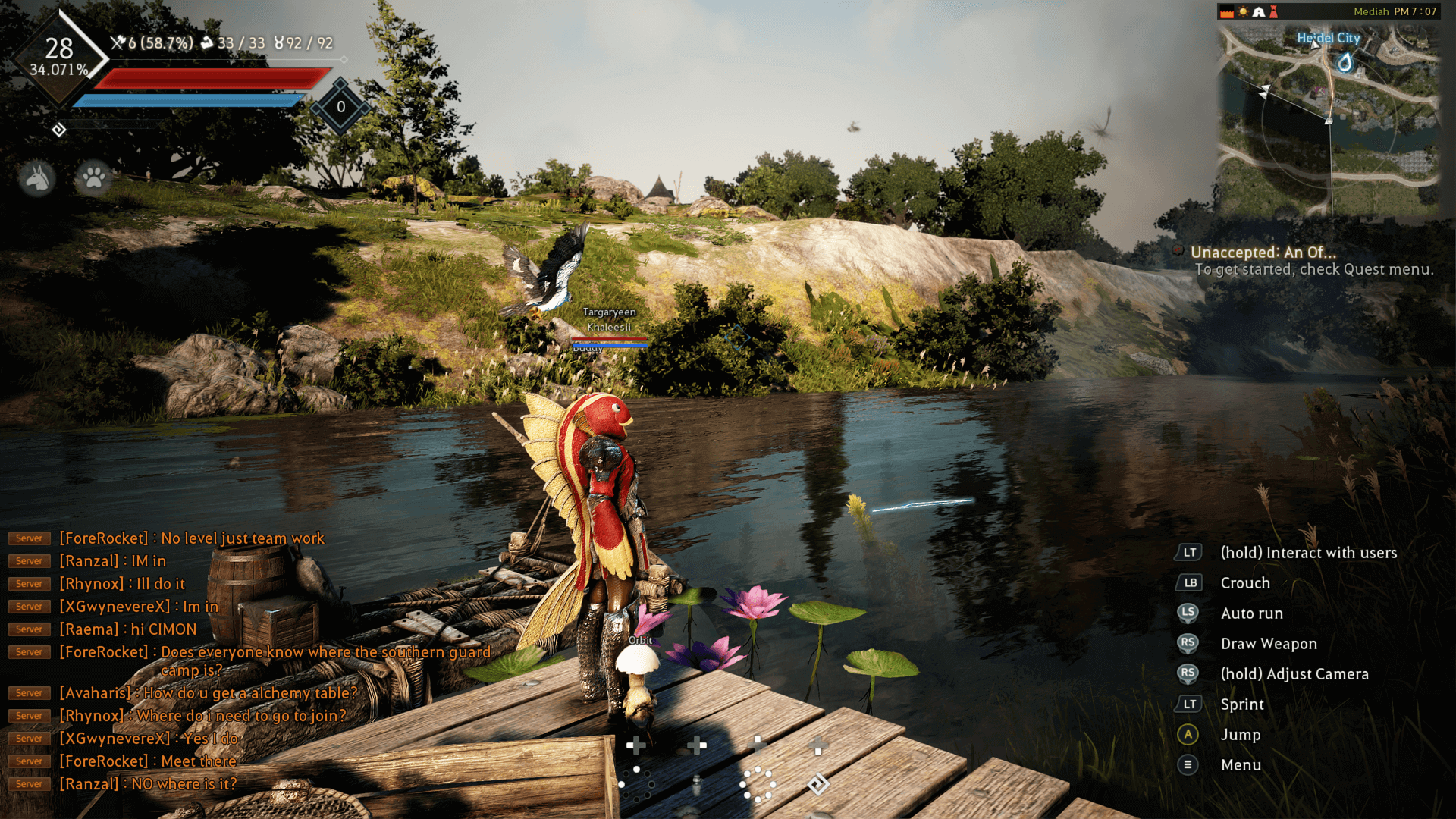
Task: Click the flexed-arm stamina icon in the HUD
Action: (x=206, y=43)
